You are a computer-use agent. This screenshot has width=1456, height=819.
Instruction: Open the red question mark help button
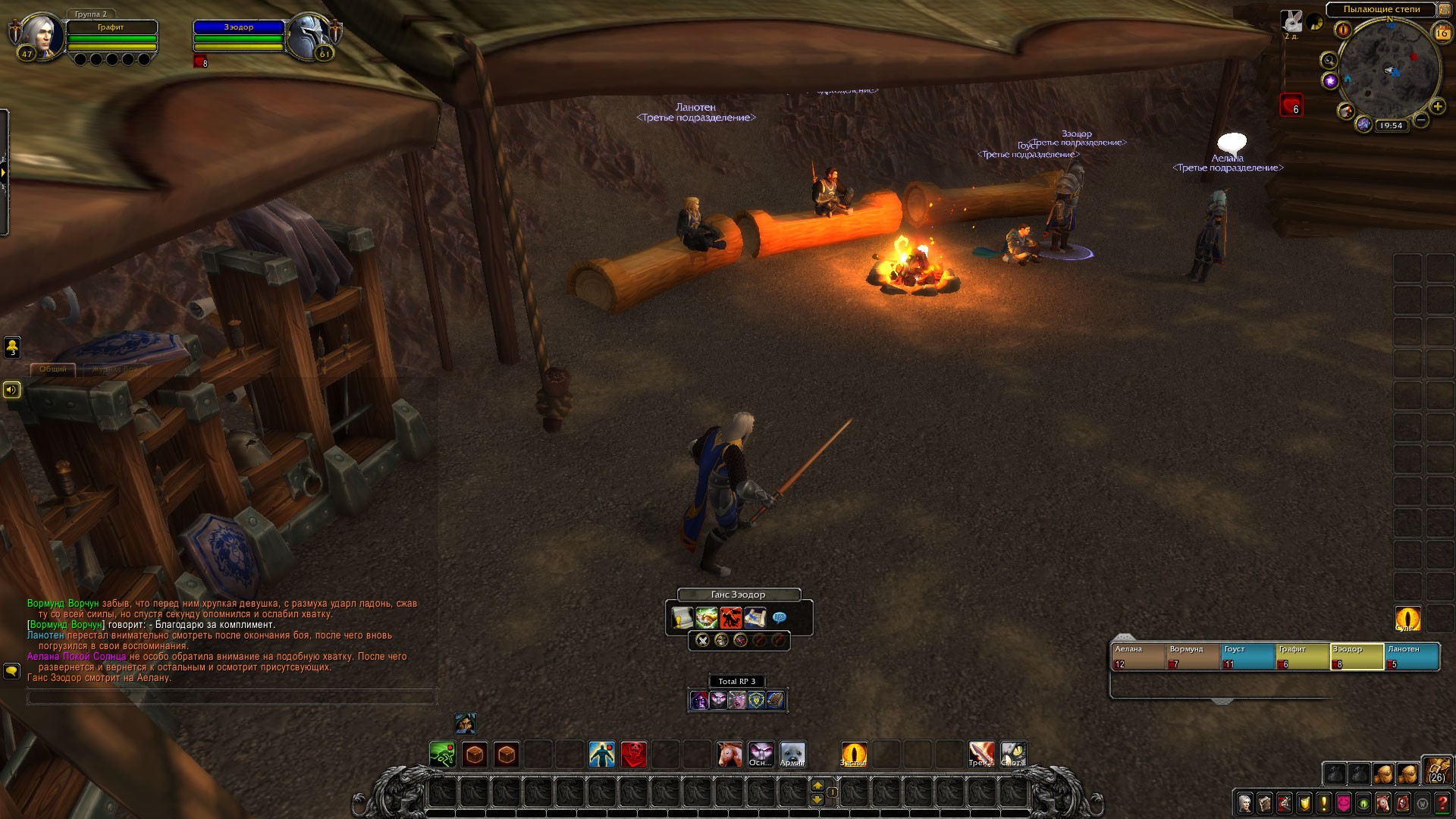[1442, 802]
